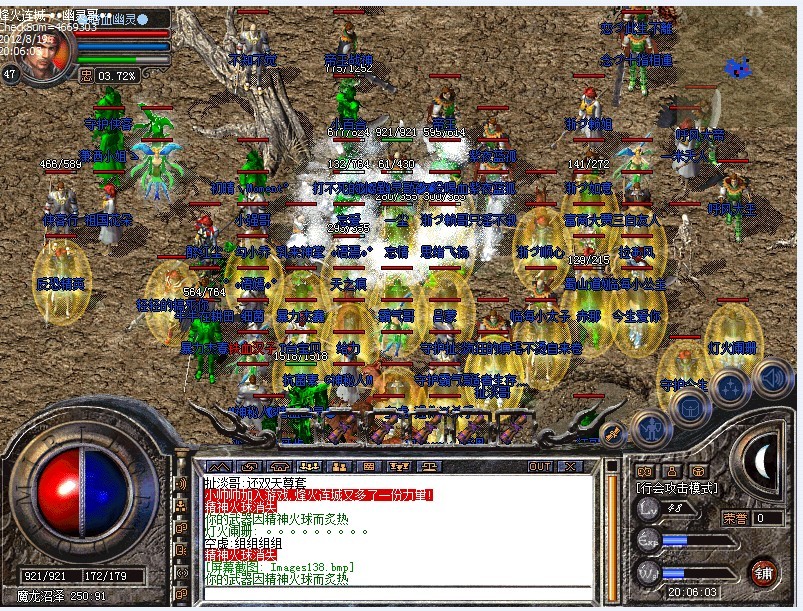Viewport: 803px width, 611px height.
Task: Click the red 铺 shop button
Action: (x=763, y=573)
